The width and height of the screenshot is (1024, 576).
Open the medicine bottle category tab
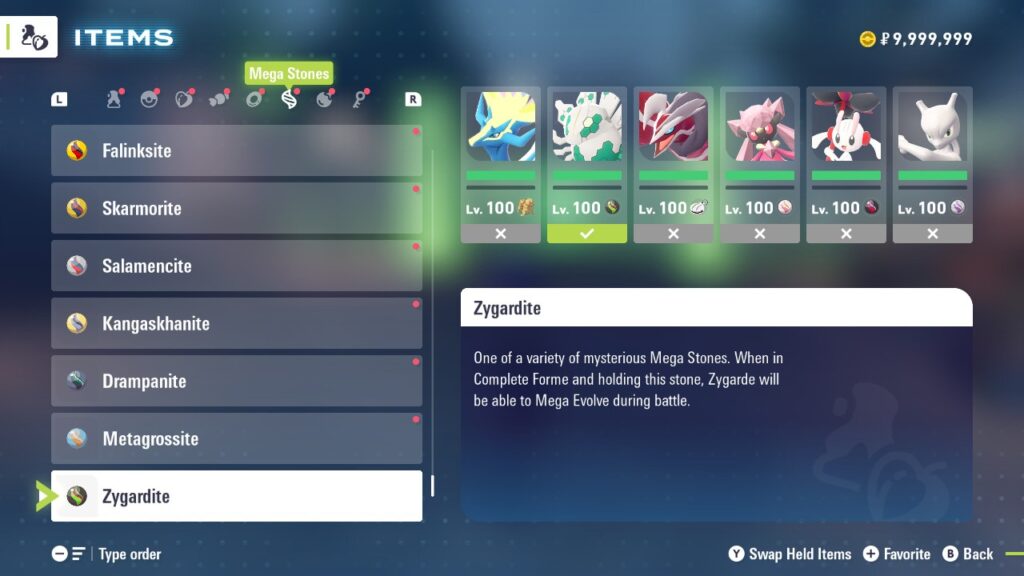coord(114,99)
